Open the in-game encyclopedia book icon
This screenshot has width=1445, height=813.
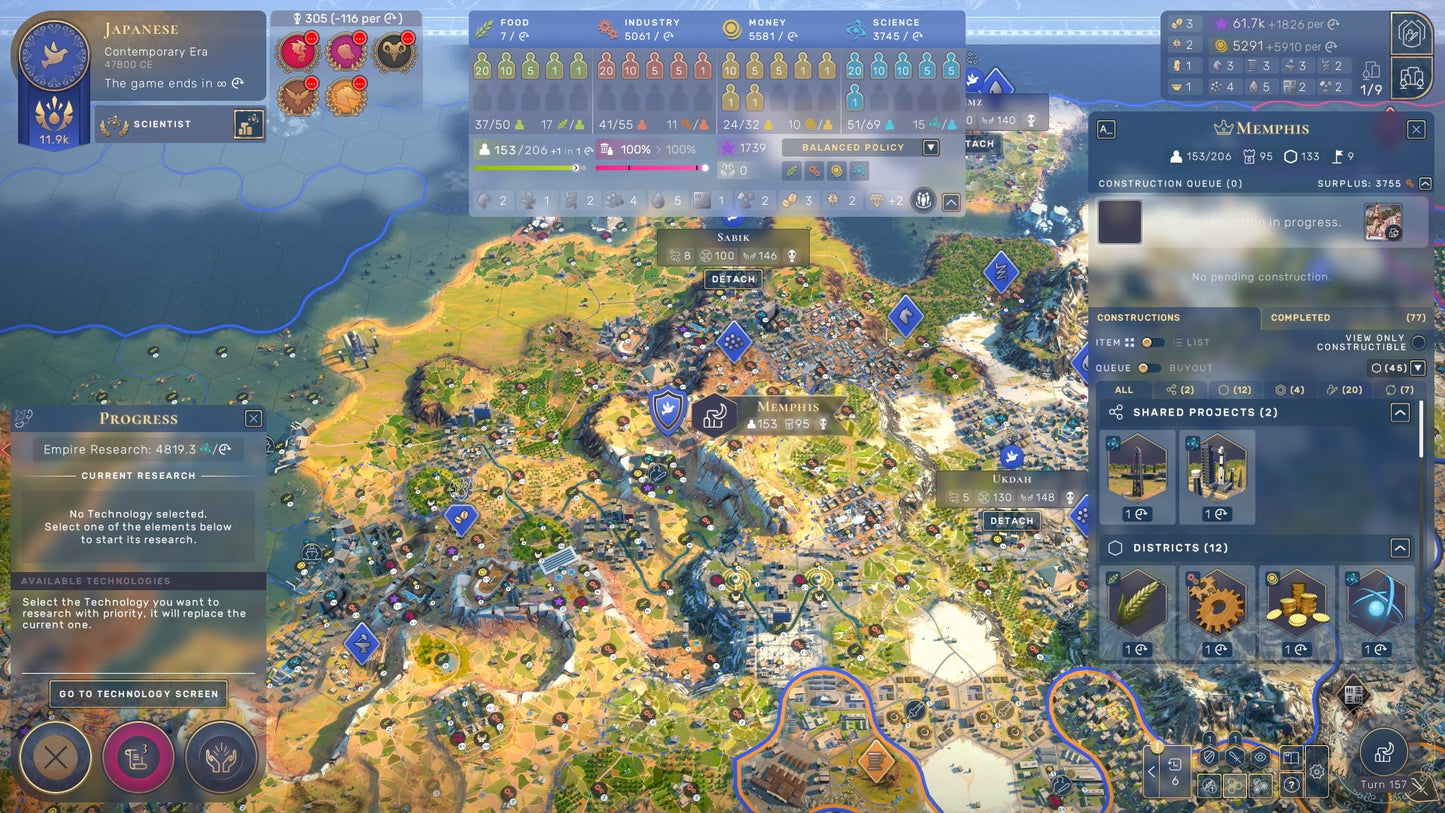coord(1291,758)
